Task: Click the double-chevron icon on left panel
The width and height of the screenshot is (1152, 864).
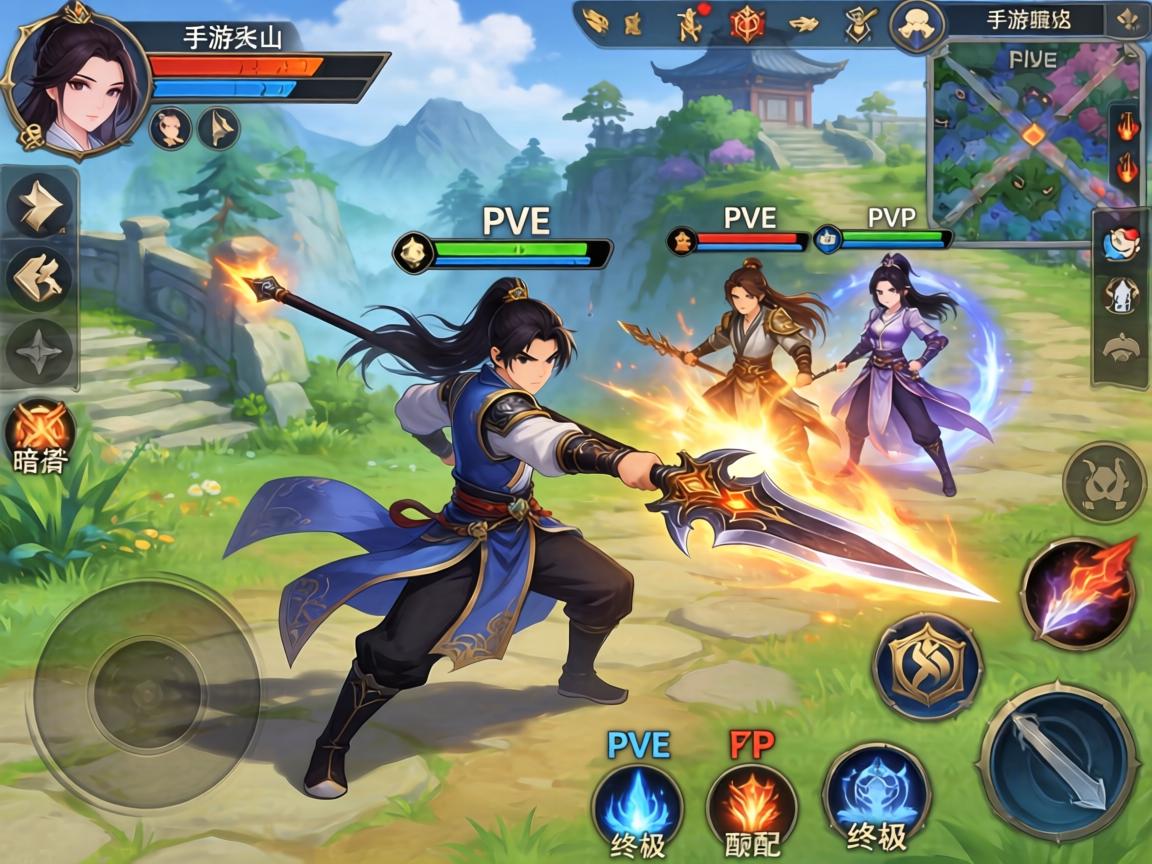Action: pos(39,279)
